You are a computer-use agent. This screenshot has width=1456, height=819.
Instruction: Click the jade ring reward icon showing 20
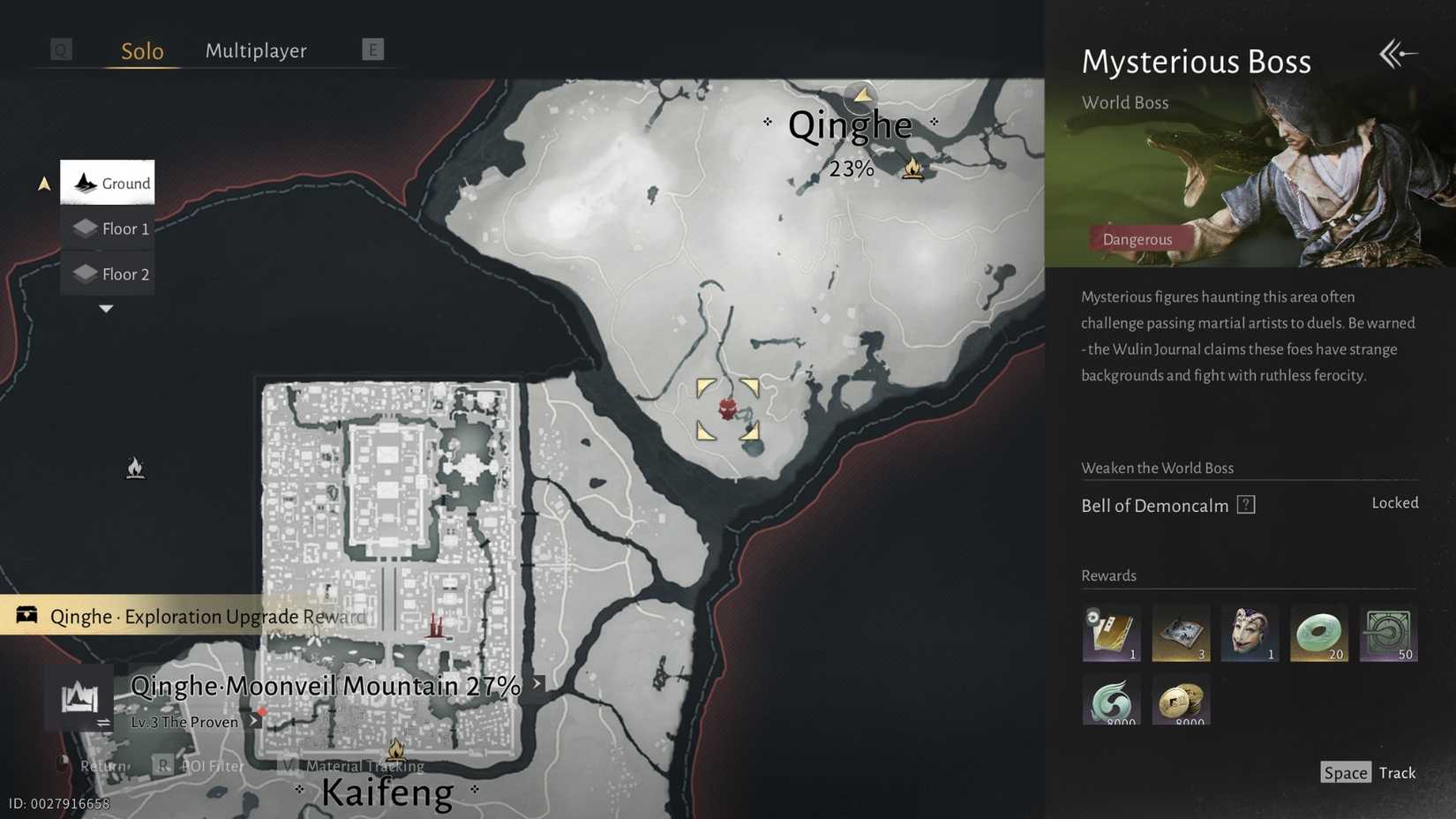click(1318, 632)
